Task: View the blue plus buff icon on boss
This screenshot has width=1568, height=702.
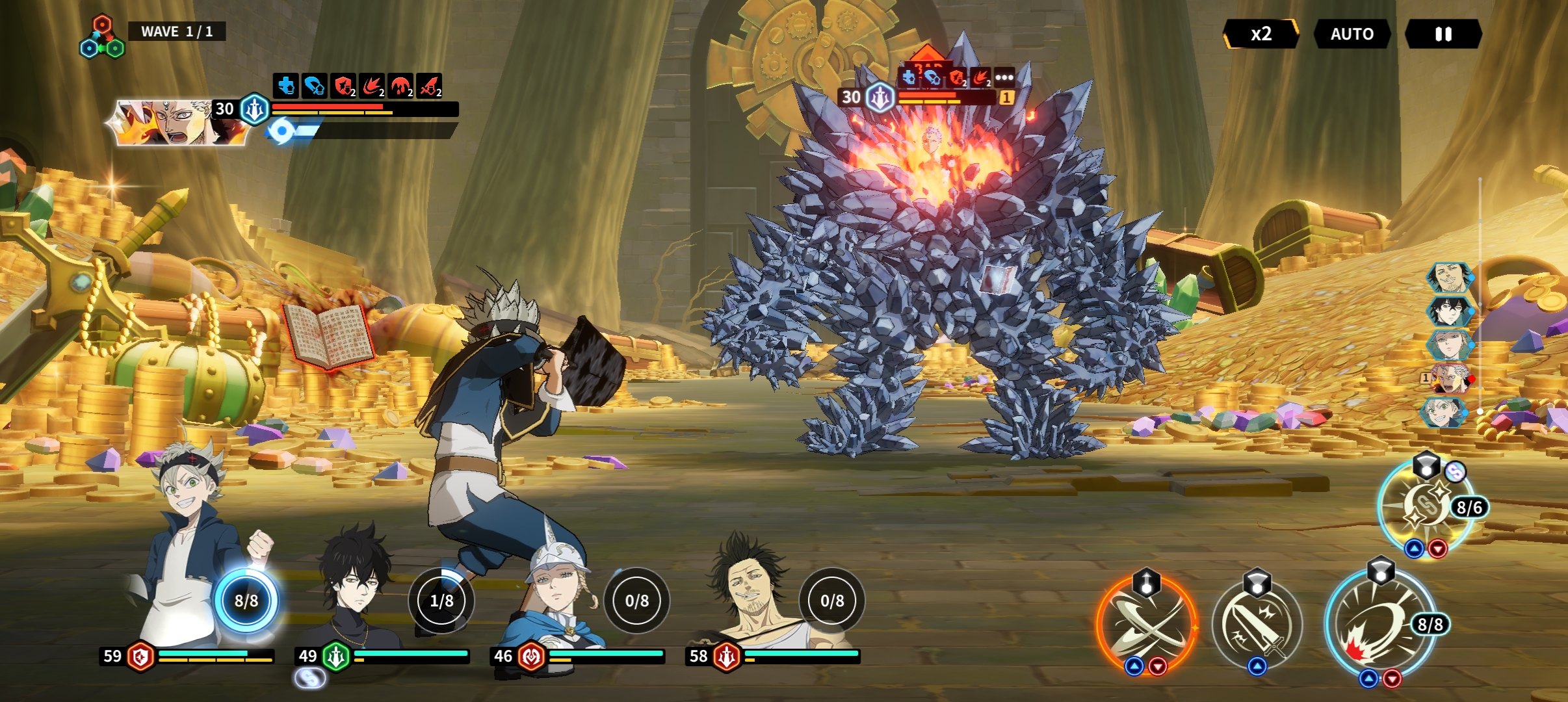Action: 285,86
